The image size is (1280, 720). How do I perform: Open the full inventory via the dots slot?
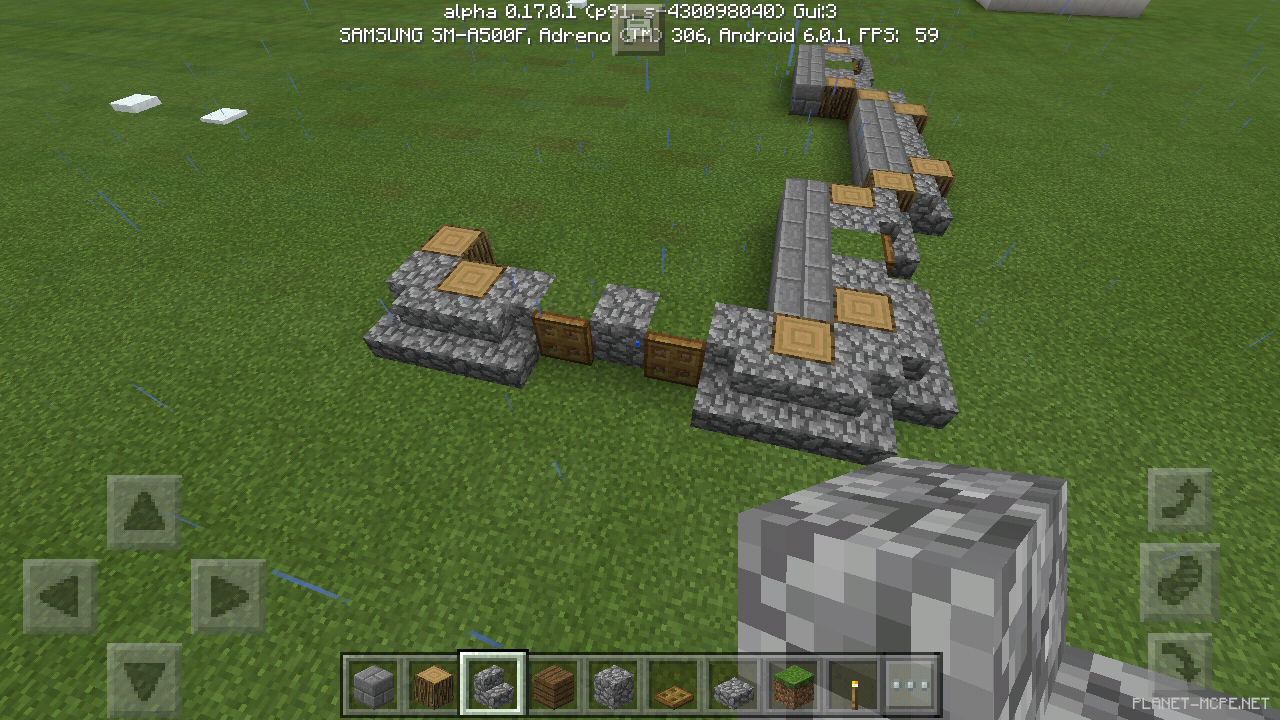point(913,684)
